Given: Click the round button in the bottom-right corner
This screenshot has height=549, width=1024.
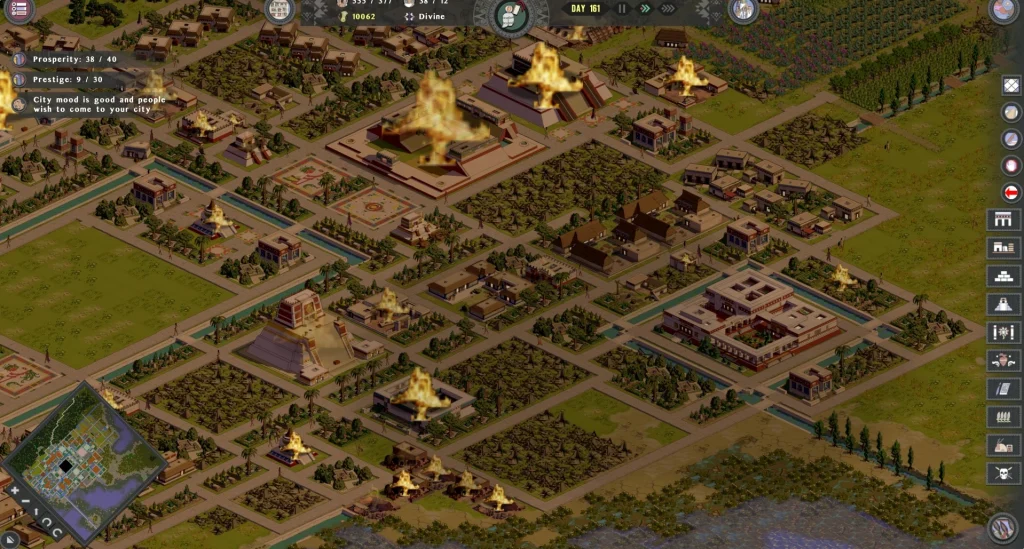Looking at the screenshot, I should [1003, 527].
